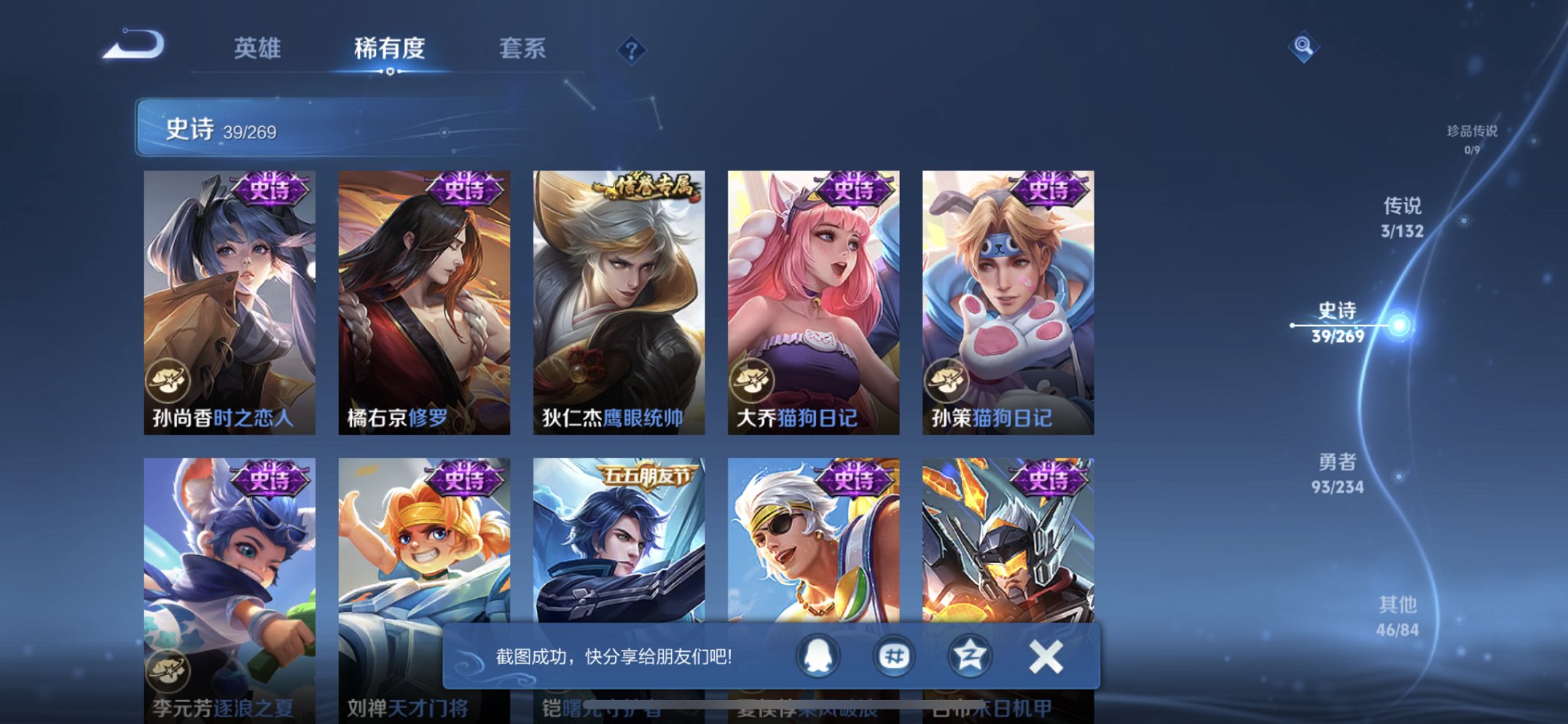Open the 大乔猫狗日记 skin card

coord(815,299)
